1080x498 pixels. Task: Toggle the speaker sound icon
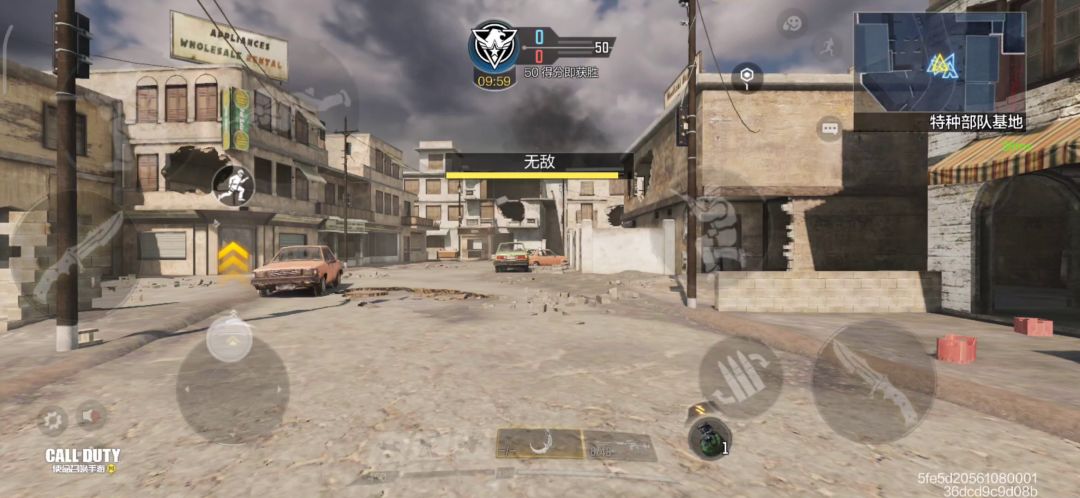[x=92, y=415]
